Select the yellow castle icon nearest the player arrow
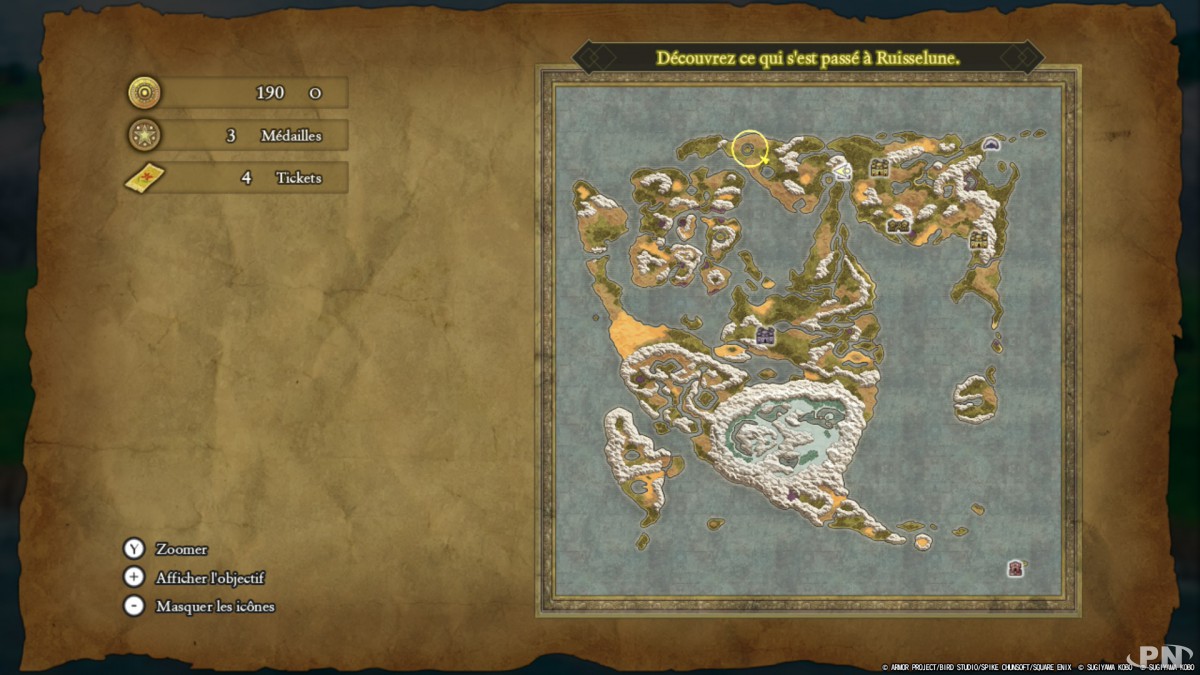This screenshot has width=1200, height=675. pyautogui.click(x=880, y=167)
